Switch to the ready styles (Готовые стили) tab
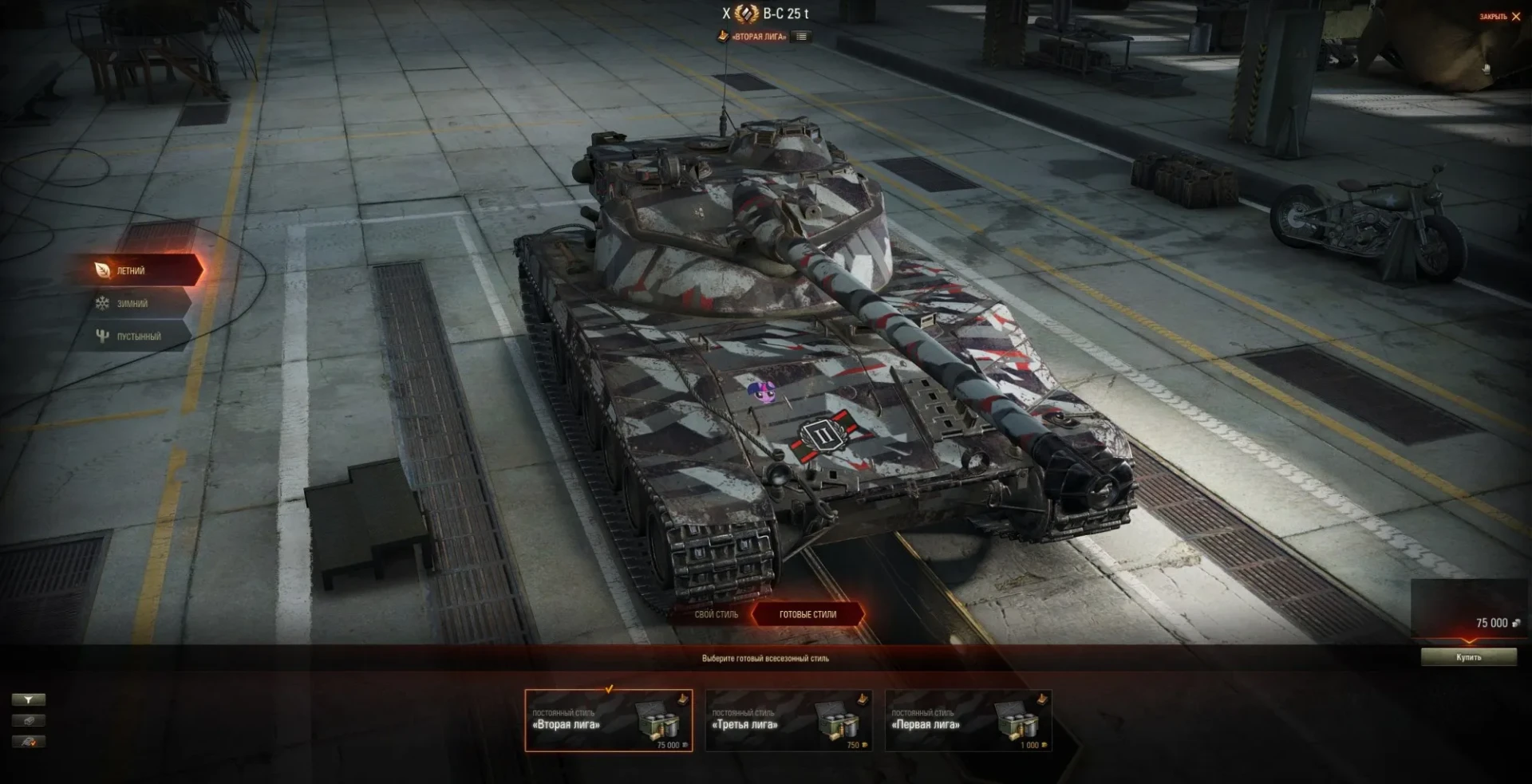The height and width of the screenshot is (784, 1532). [x=807, y=614]
